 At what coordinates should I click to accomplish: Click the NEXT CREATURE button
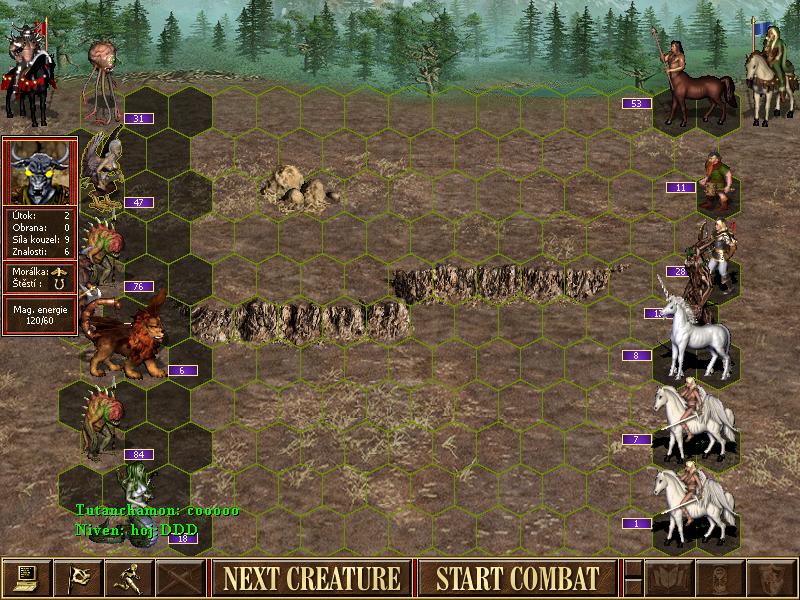pos(311,578)
